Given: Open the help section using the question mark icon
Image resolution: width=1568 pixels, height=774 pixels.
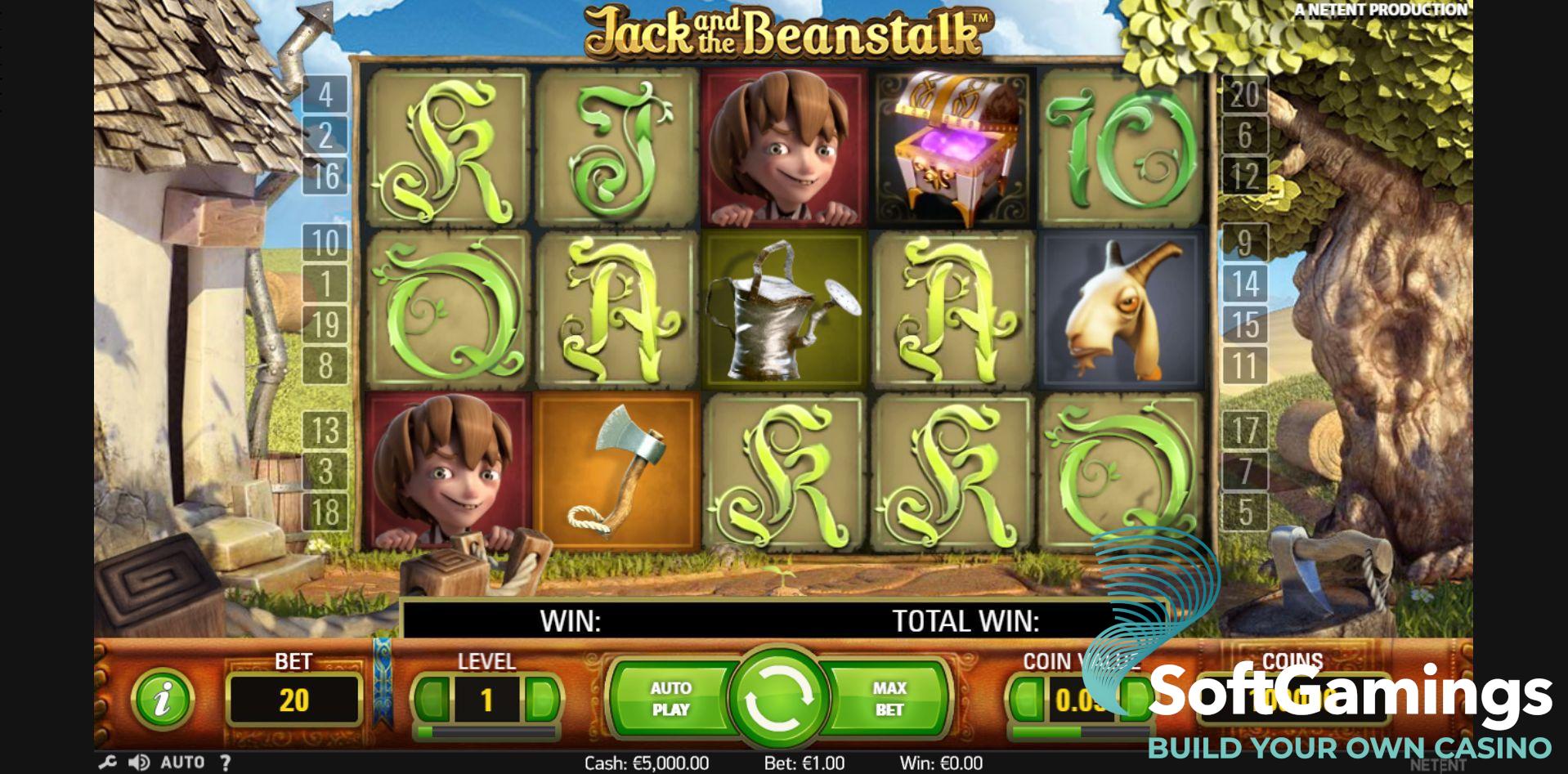Looking at the screenshot, I should pyautogui.click(x=226, y=761).
